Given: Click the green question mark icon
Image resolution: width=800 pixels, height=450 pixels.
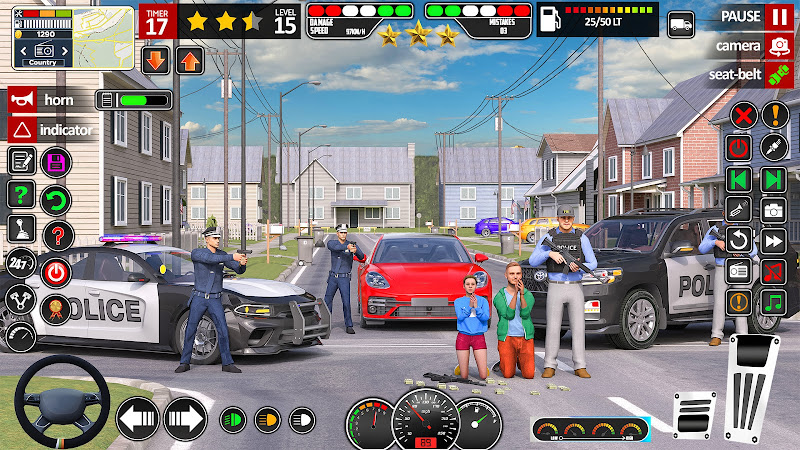Looking at the screenshot, I should pos(21,194).
